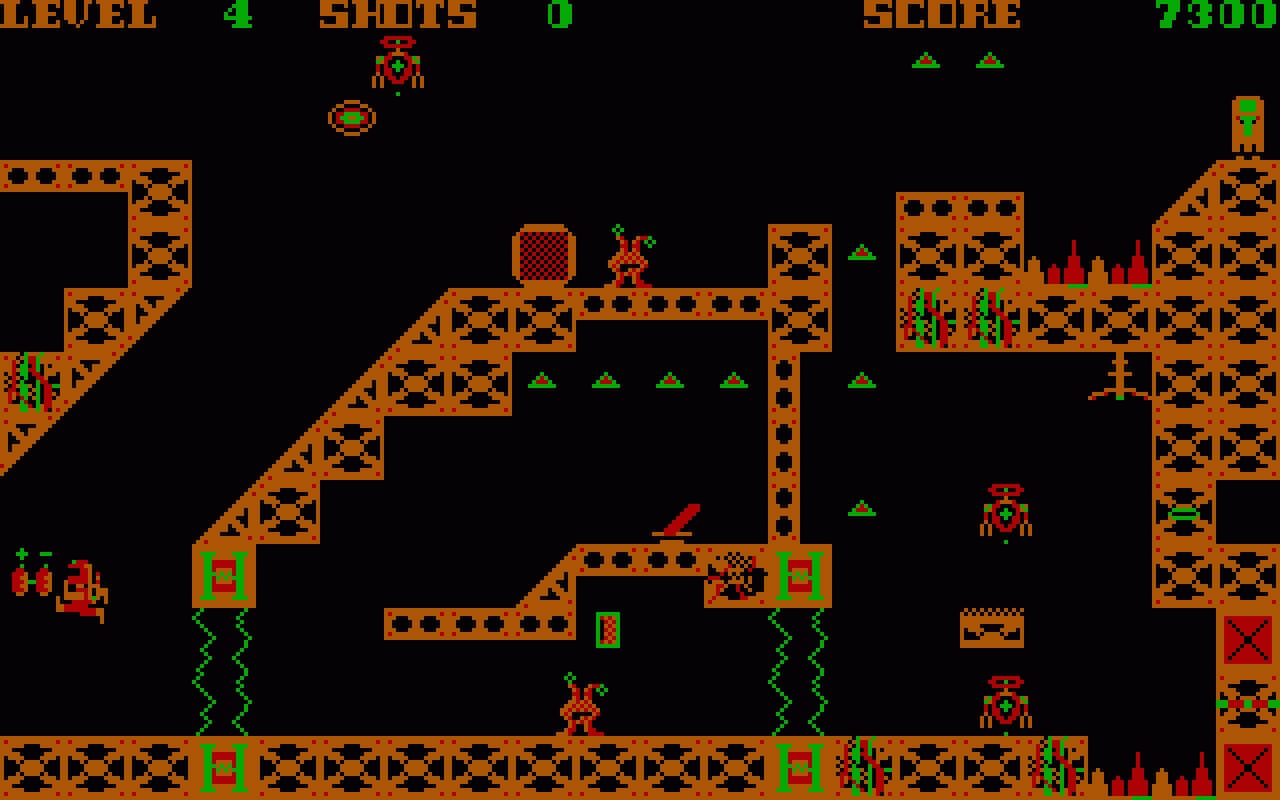Click the bullseye ring near the top left
1280x800 pixels.
point(349,116)
